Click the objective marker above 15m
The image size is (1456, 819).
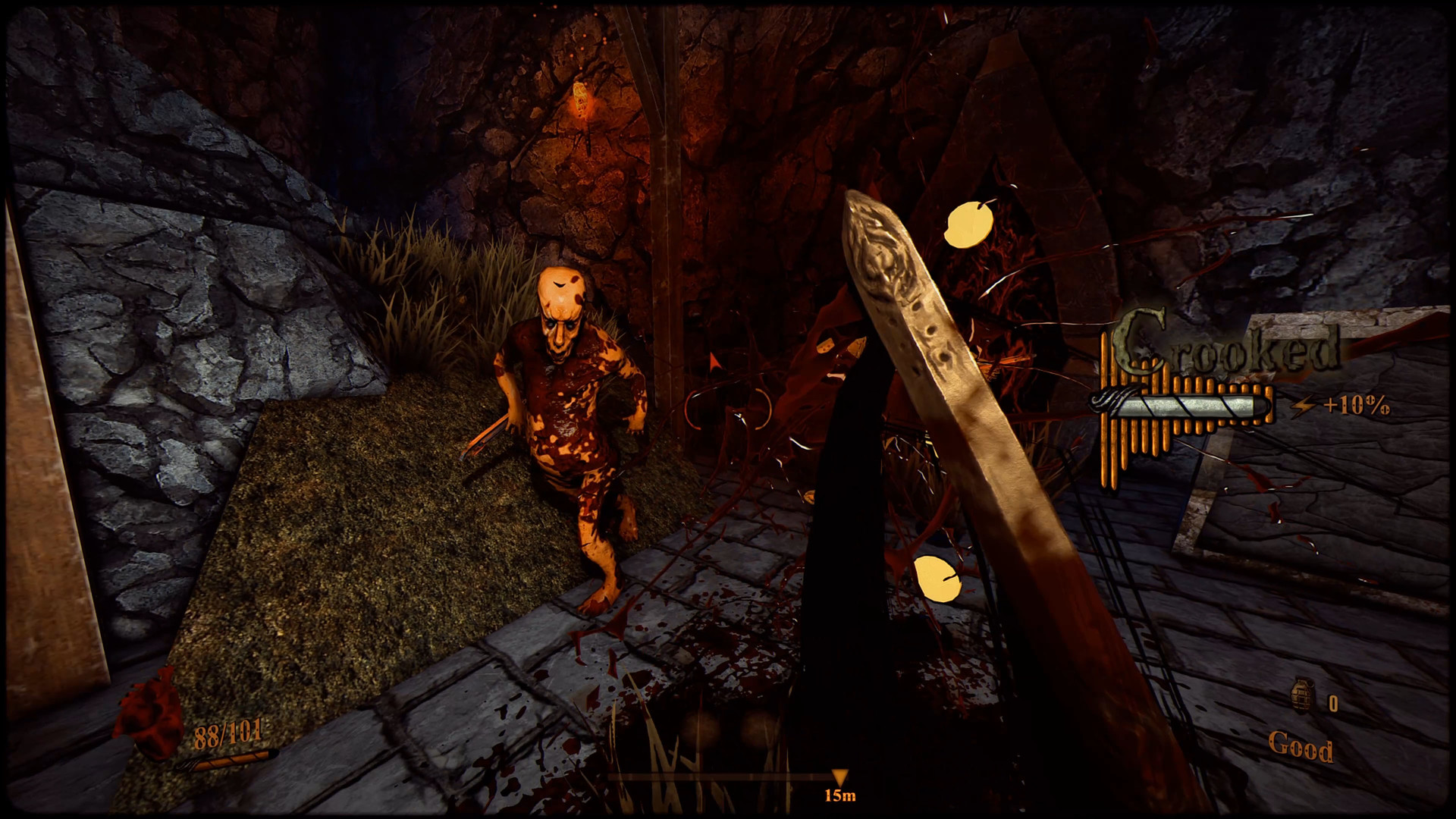(x=839, y=777)
